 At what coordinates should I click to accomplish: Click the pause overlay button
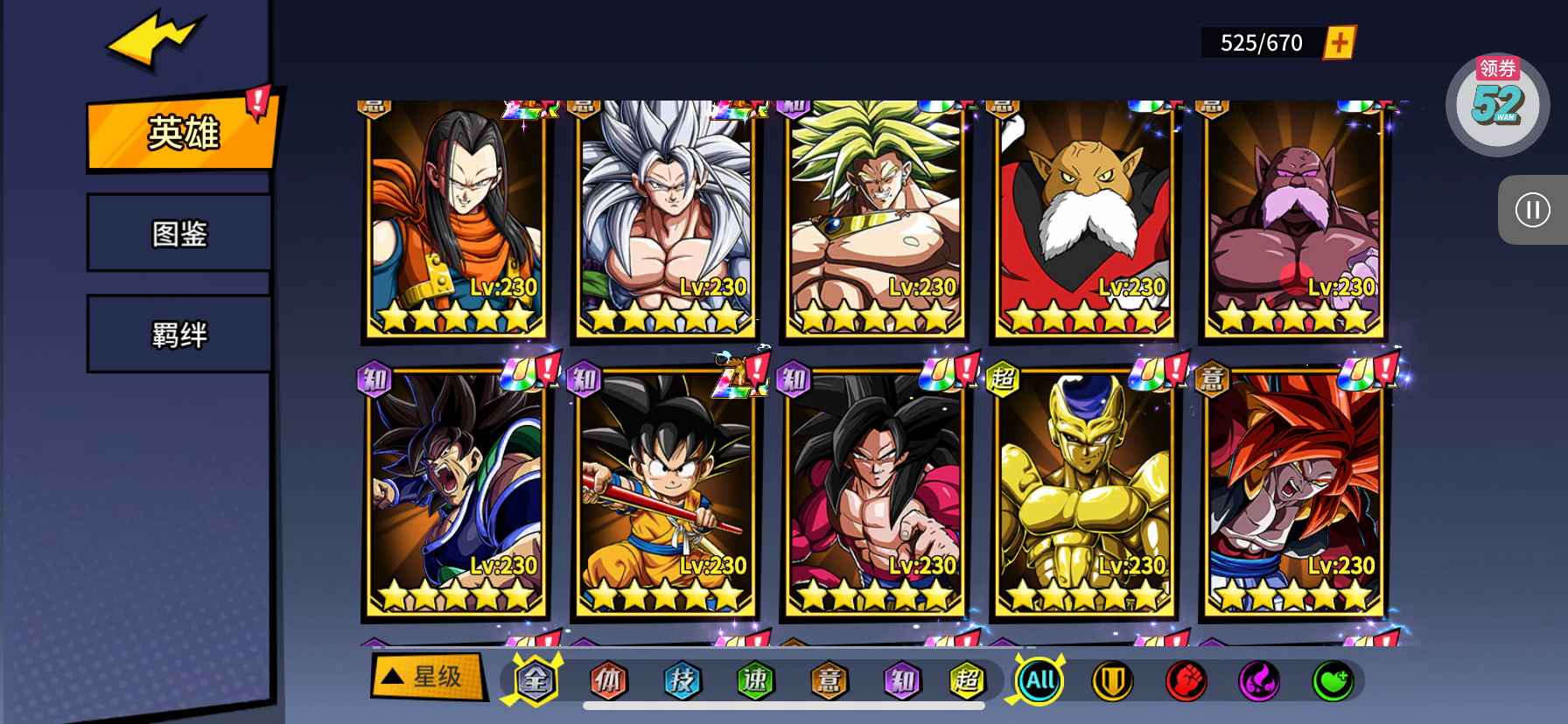click(x=1532, y=210)
